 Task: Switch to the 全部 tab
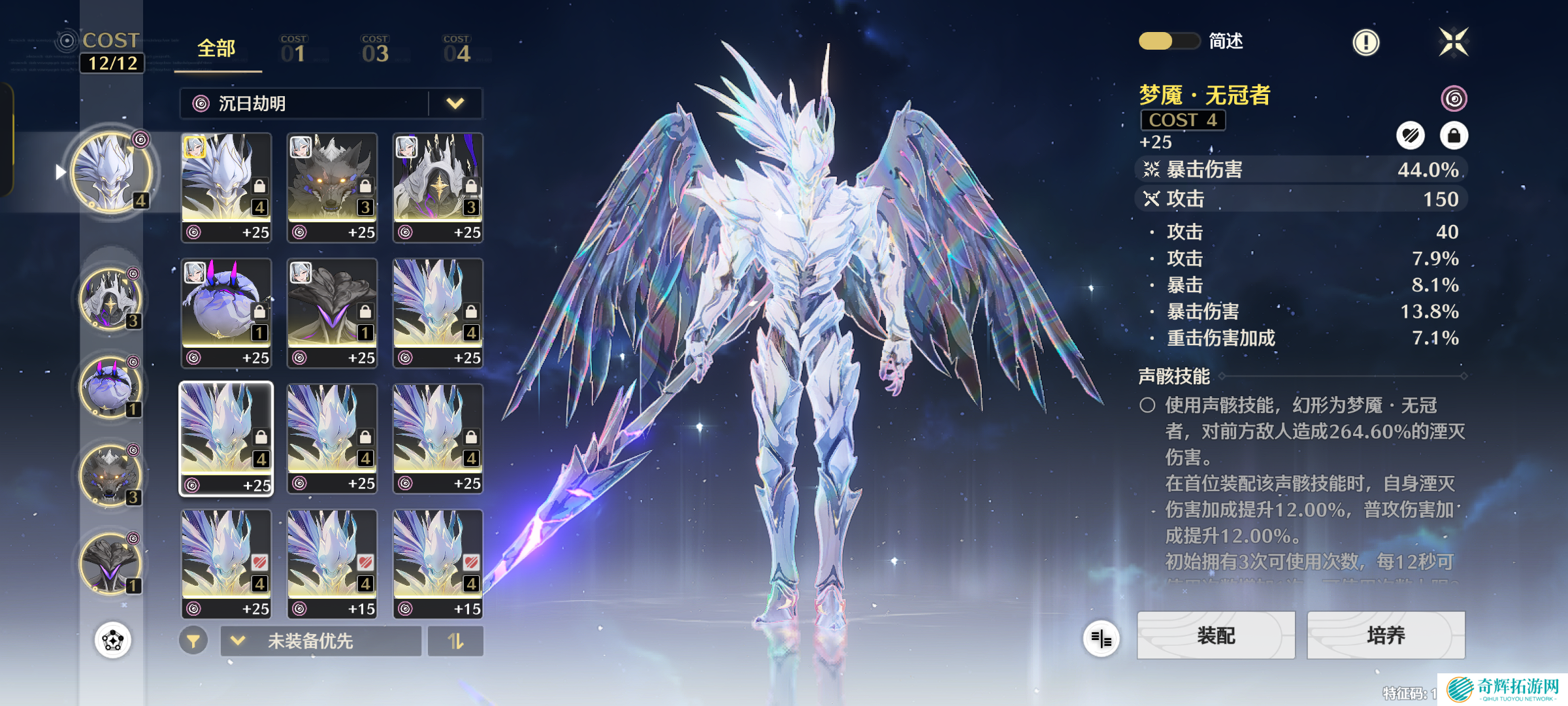[x=216, y=49]
